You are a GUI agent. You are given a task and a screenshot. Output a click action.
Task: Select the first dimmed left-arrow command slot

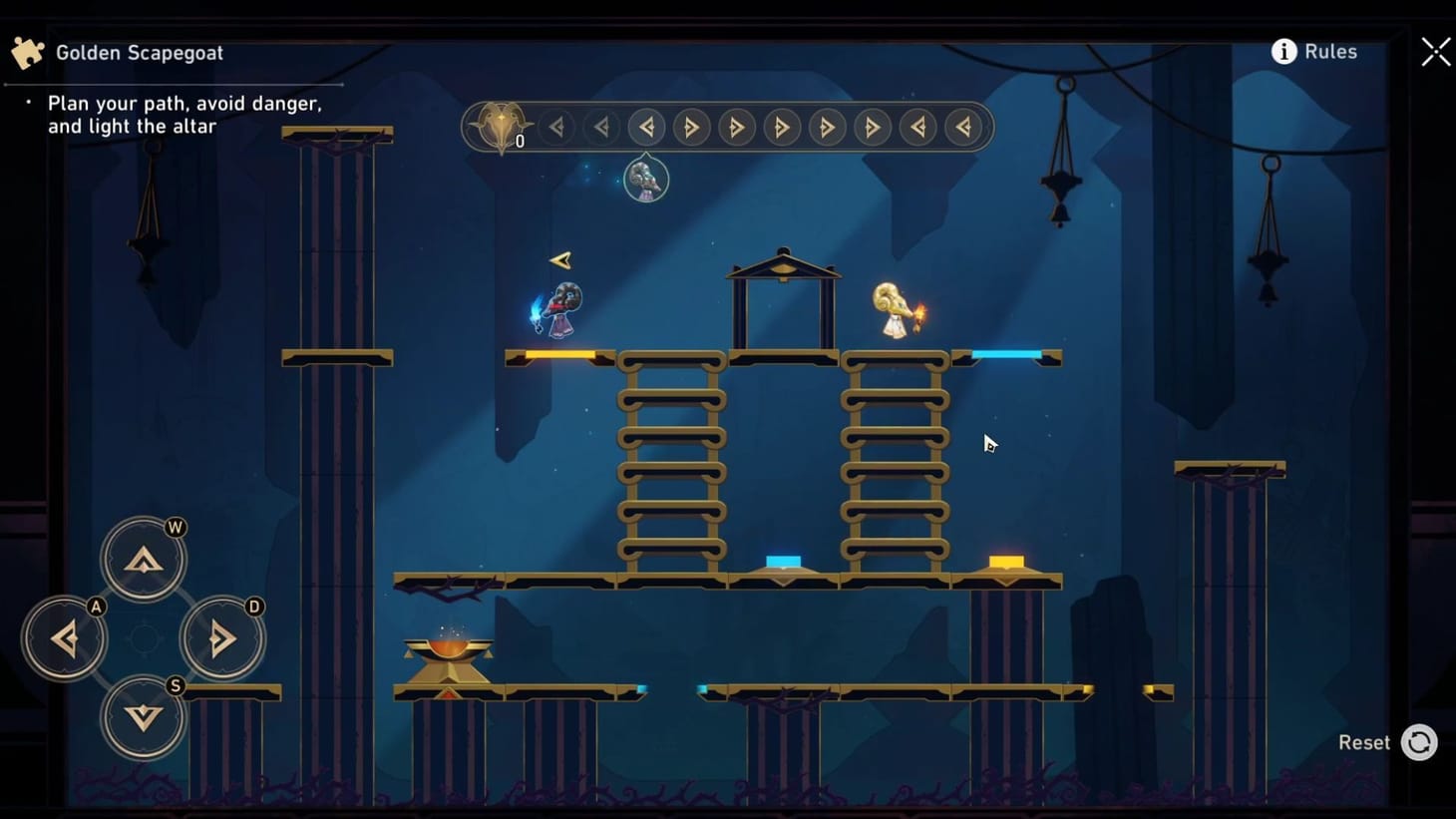556,127
